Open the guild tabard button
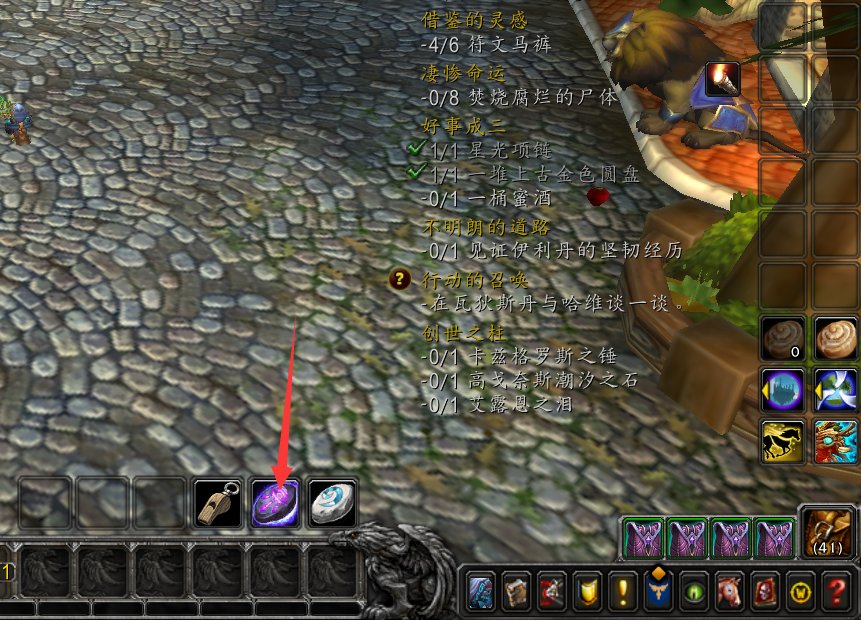The image size is (861, 620). [x=657, y=591]
